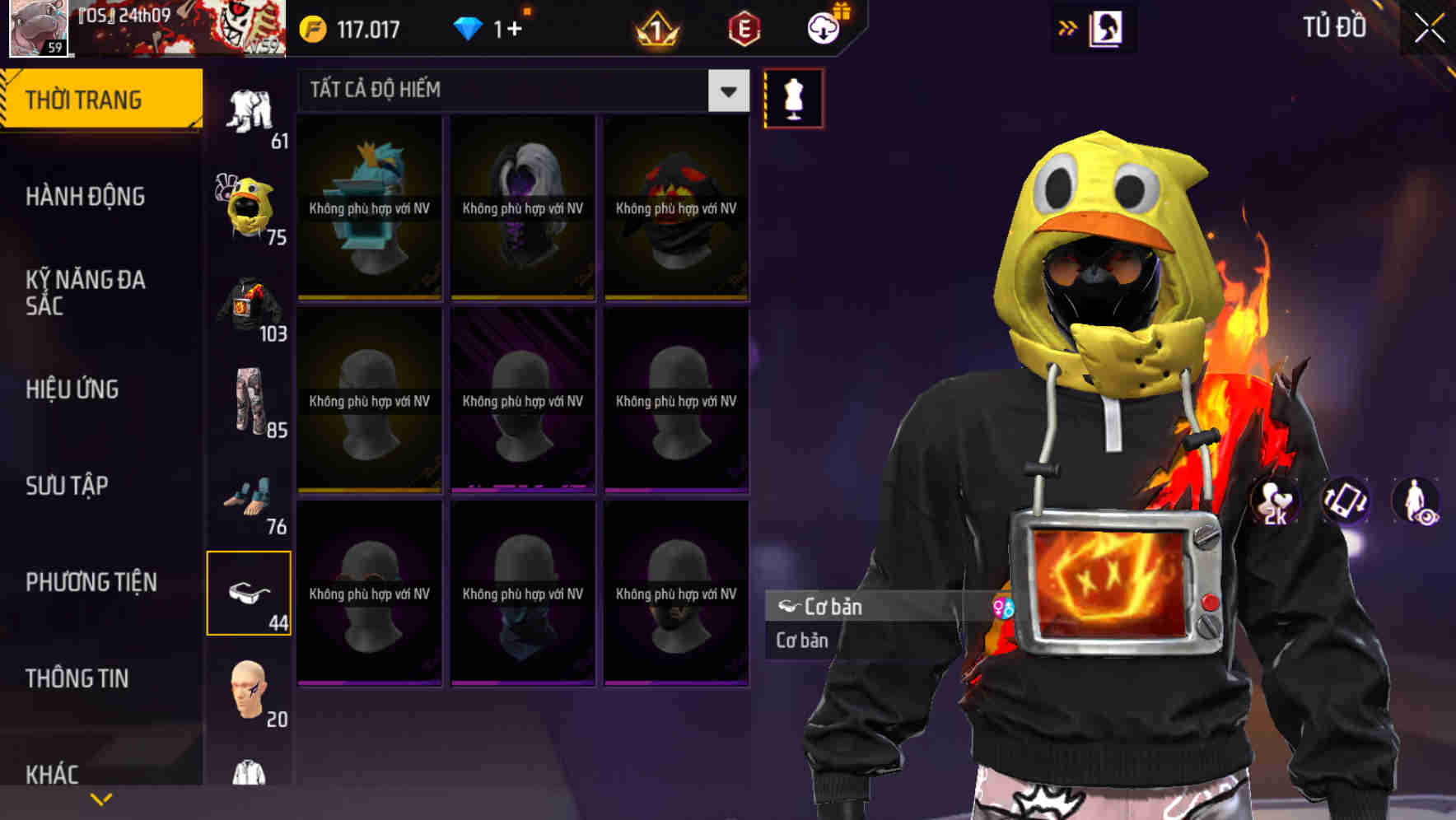Toggle the gender filter icon near Cơ bản
1456x820 pixels.
pos(1001,608)
